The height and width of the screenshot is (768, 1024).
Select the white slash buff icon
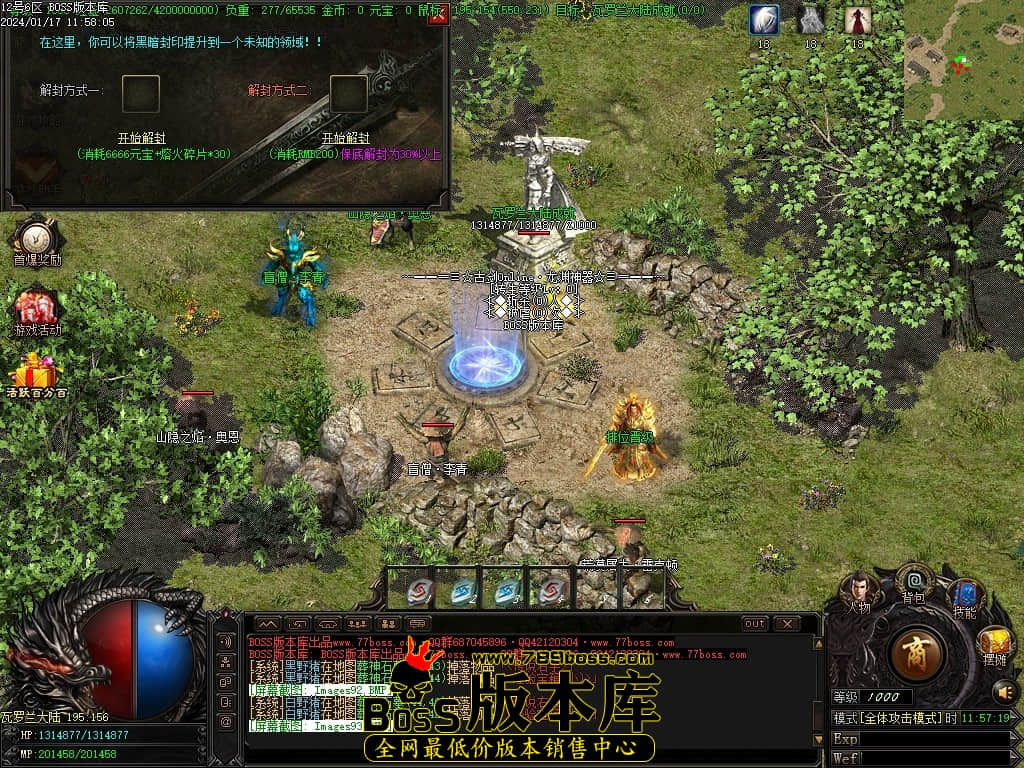(x=764, y=20)
